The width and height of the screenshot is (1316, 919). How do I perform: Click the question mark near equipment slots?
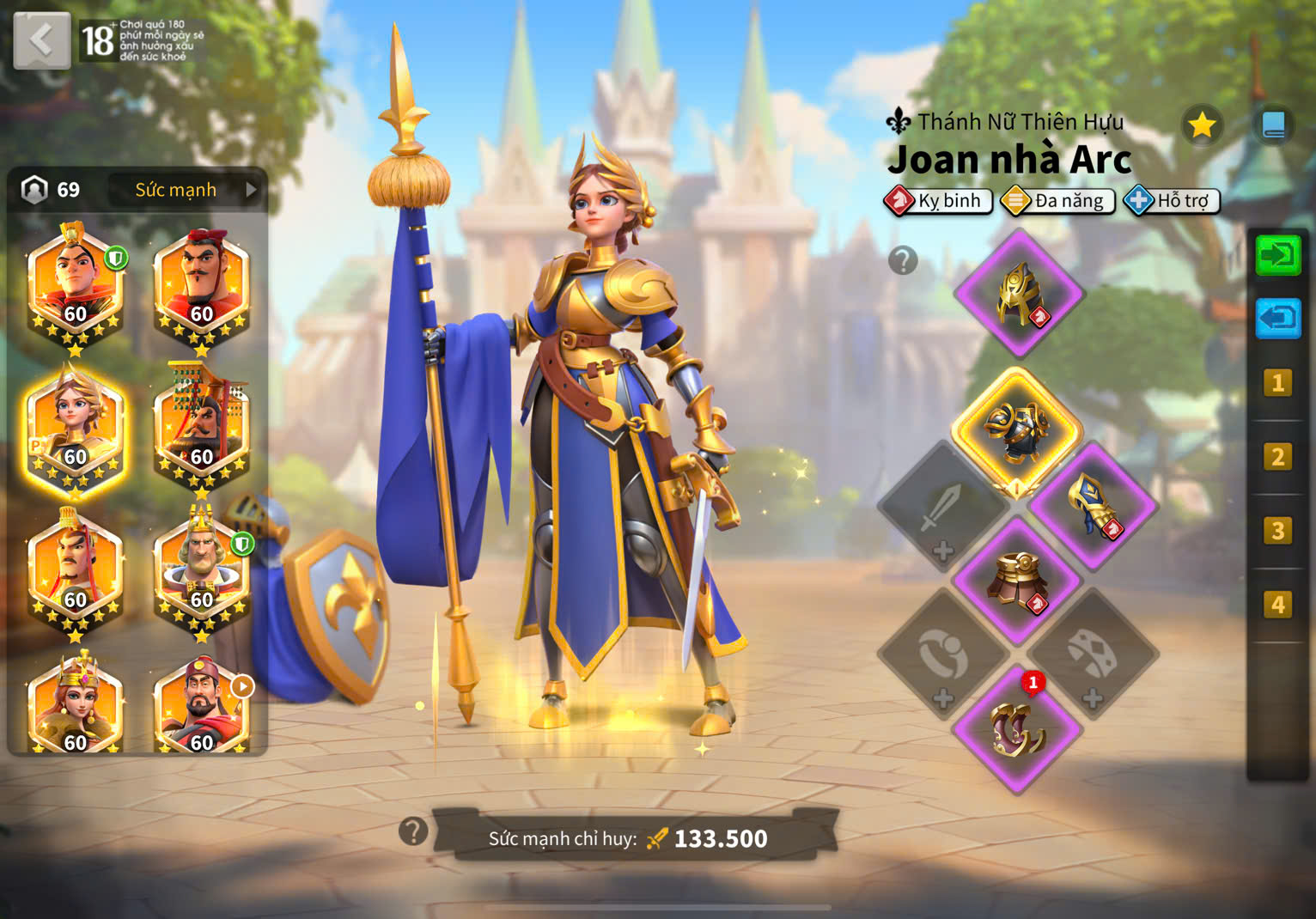coord(903,259)
